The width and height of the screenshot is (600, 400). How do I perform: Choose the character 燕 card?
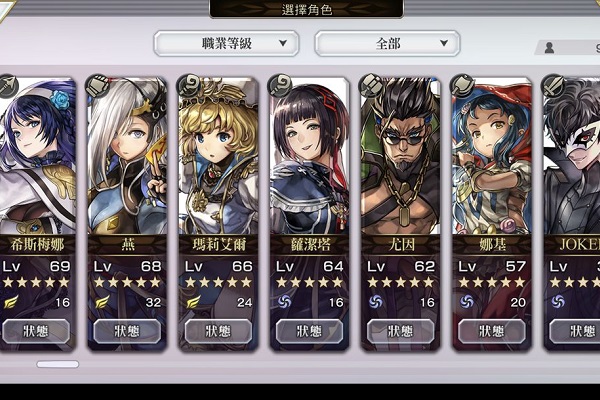(127, 160)
